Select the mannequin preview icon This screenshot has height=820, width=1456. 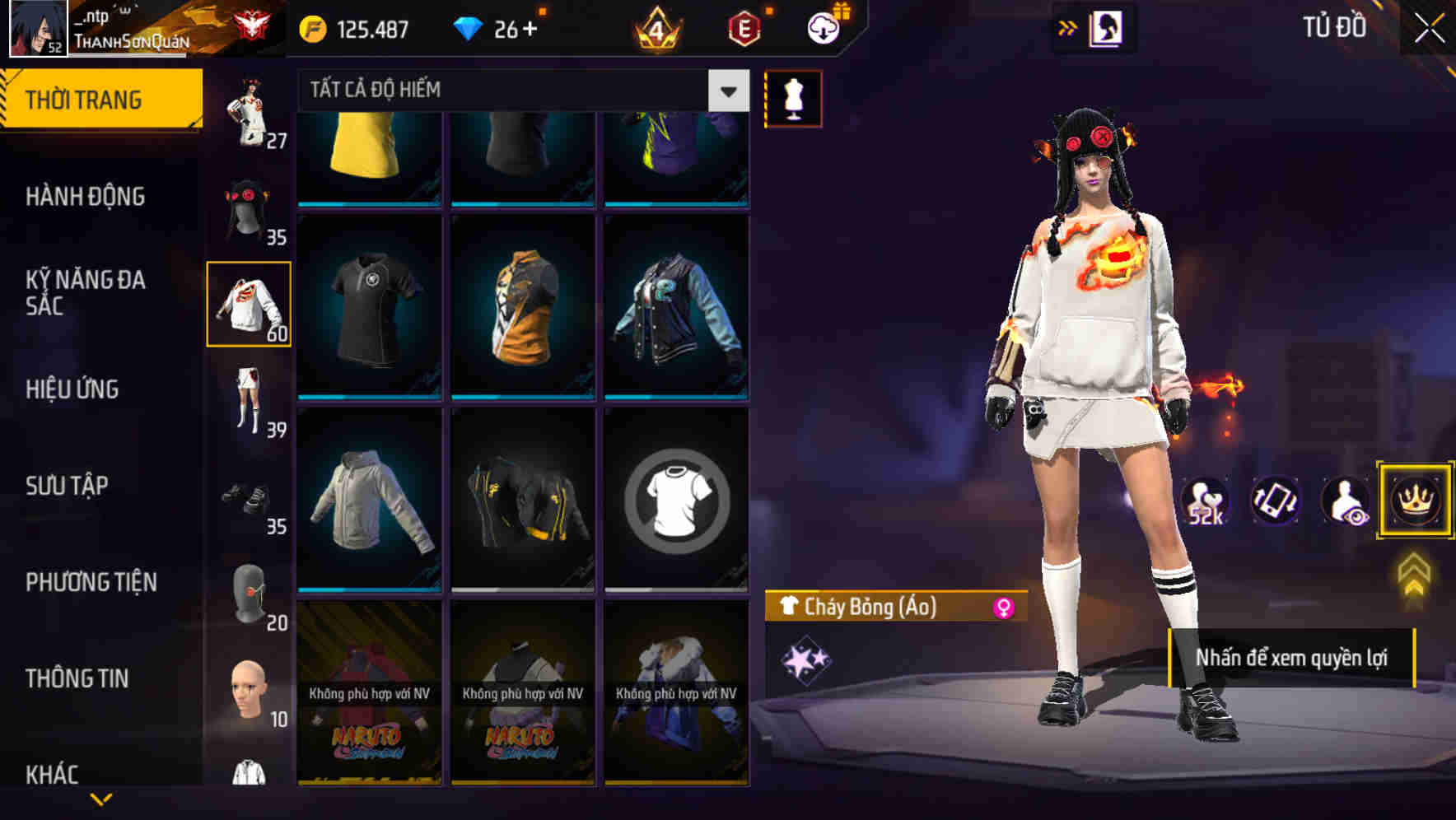coord(792,98)
